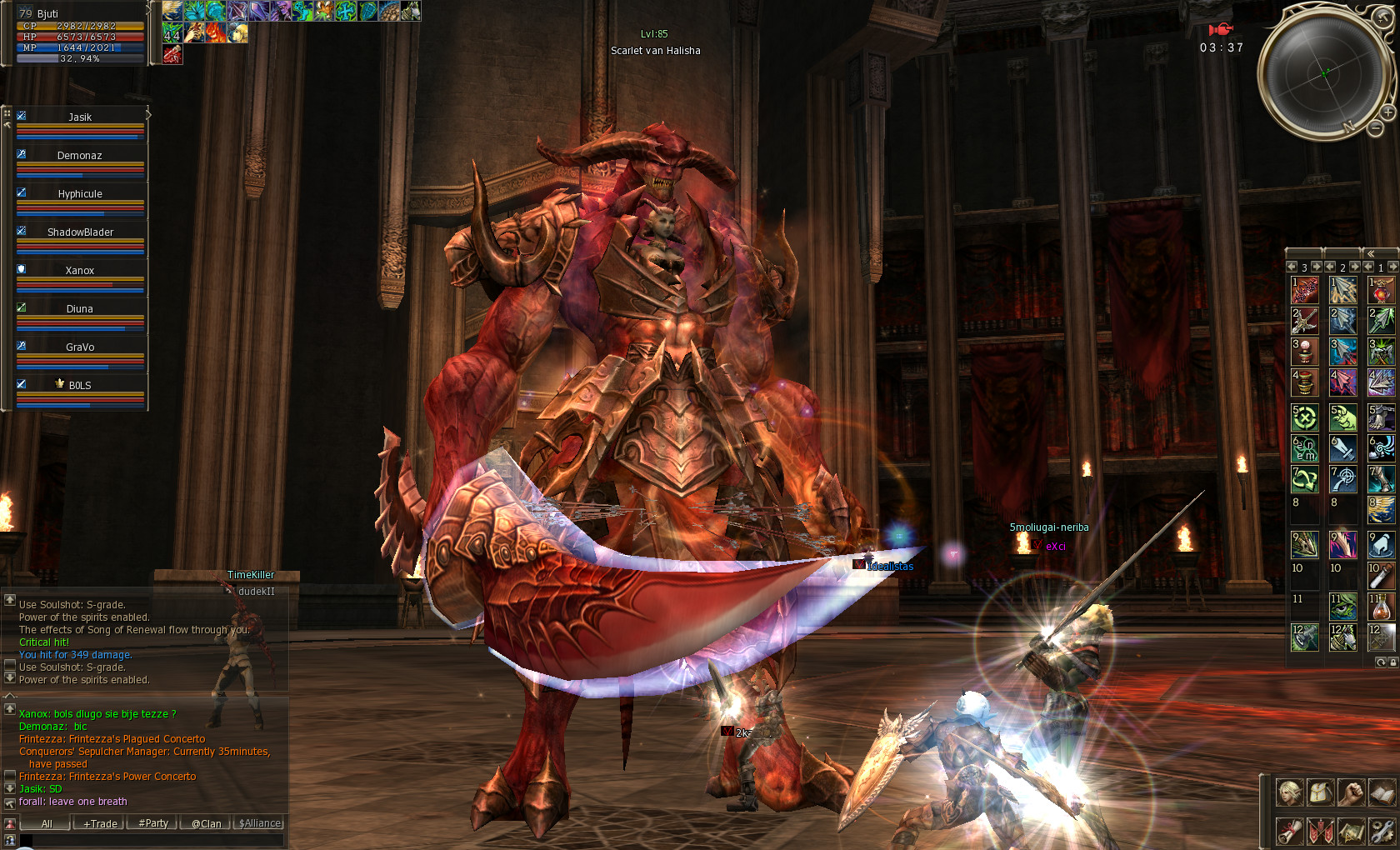Screen dimensions: 1400x850
Task: Select party member ShadowBlader
Action: pos(80,232)
